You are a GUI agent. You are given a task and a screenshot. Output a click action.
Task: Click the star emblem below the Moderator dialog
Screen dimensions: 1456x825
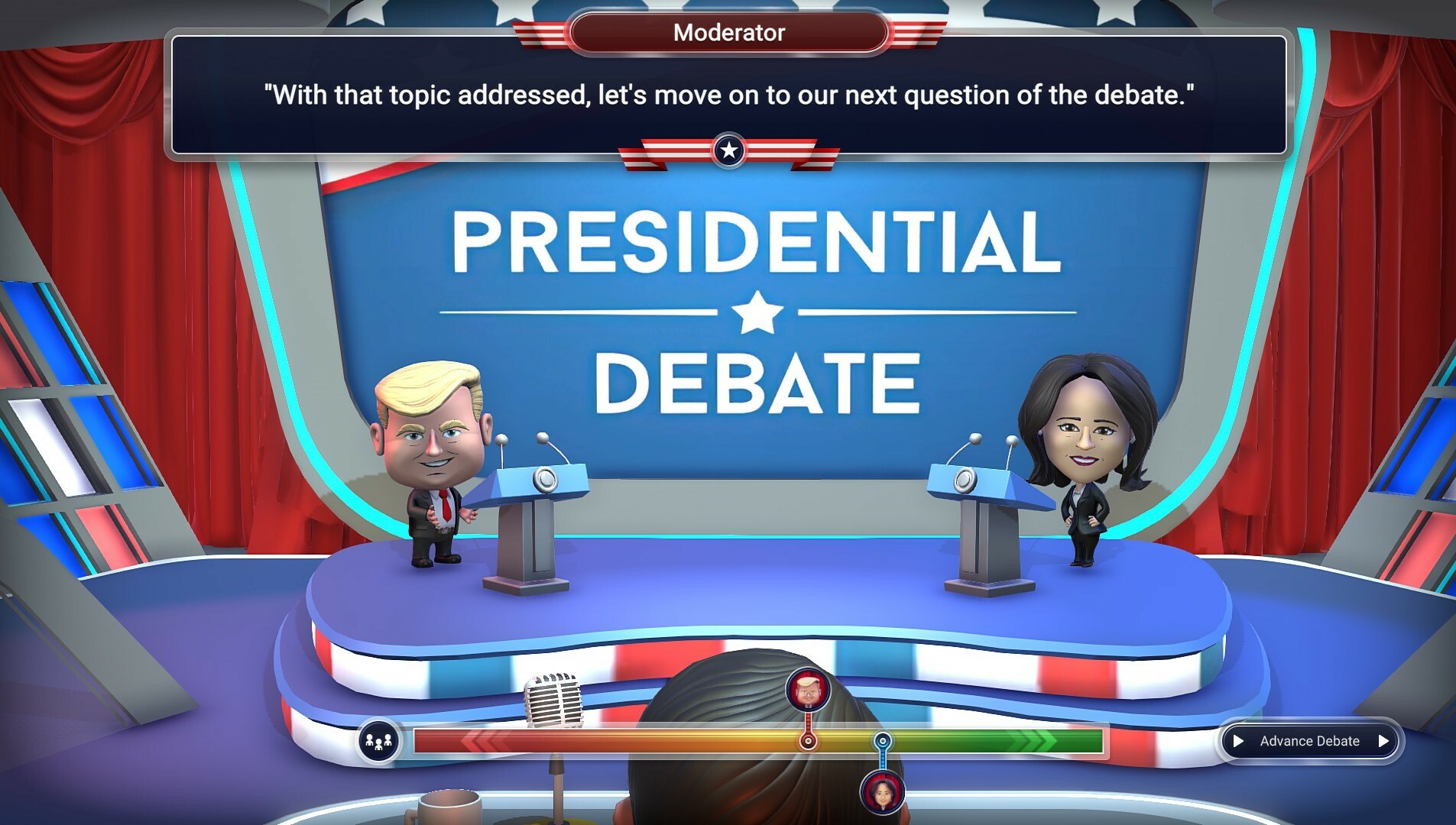[728, 150]
